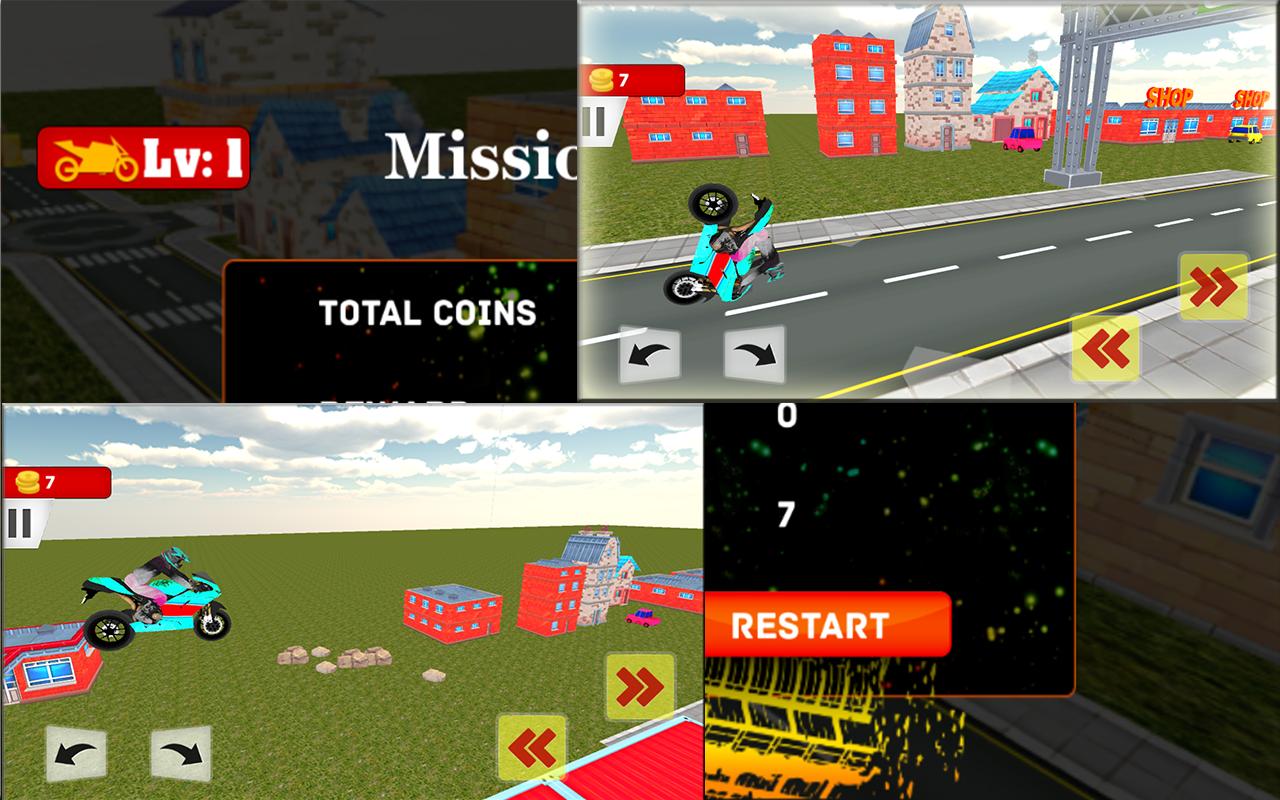Click the coin icon beside the count of 7

(x=600, y=78)
